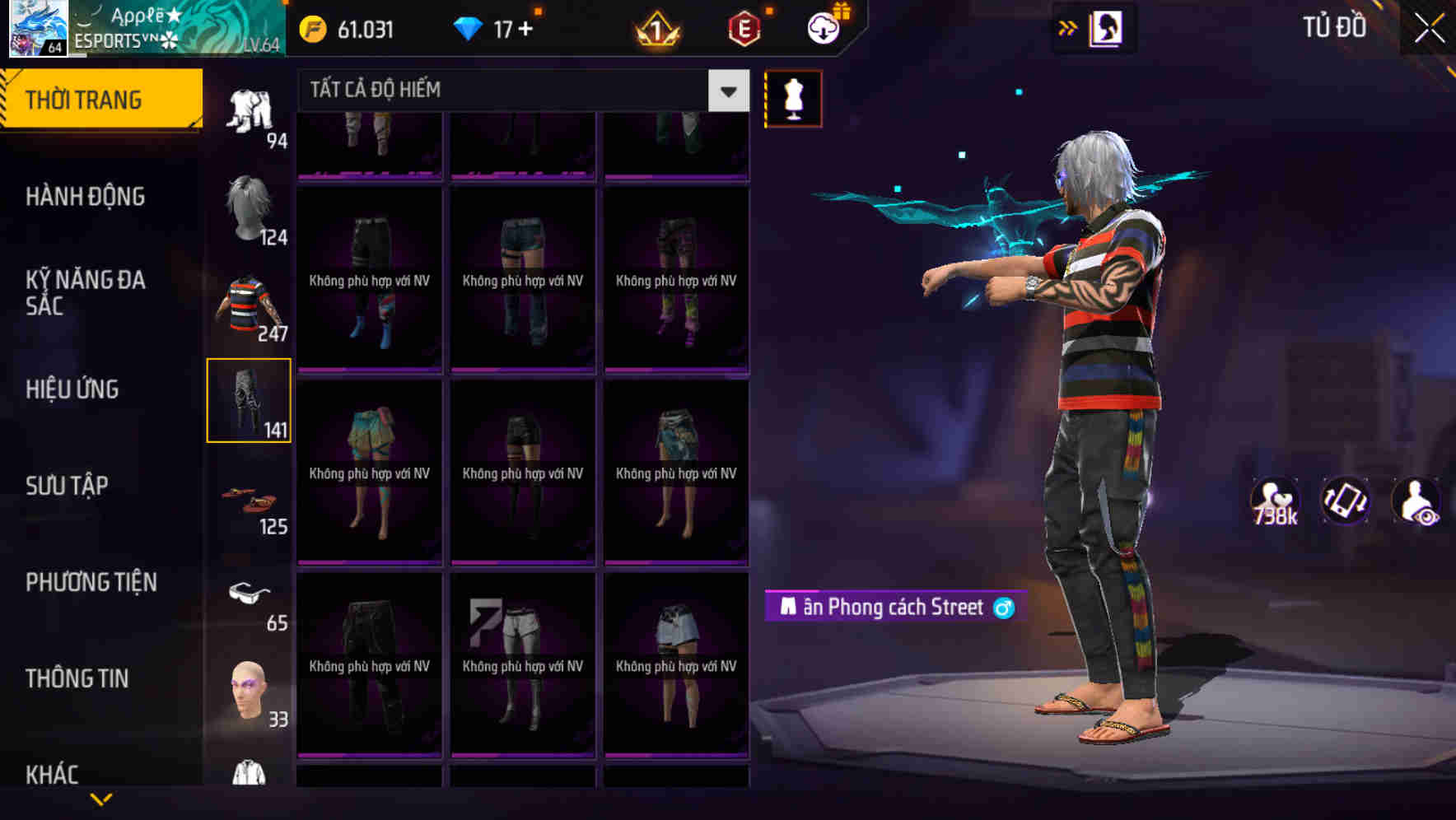This screenshot has height=820, width=1456.
Task: Click the mannequin preset icon above item grid
Action: coord(792,97)
